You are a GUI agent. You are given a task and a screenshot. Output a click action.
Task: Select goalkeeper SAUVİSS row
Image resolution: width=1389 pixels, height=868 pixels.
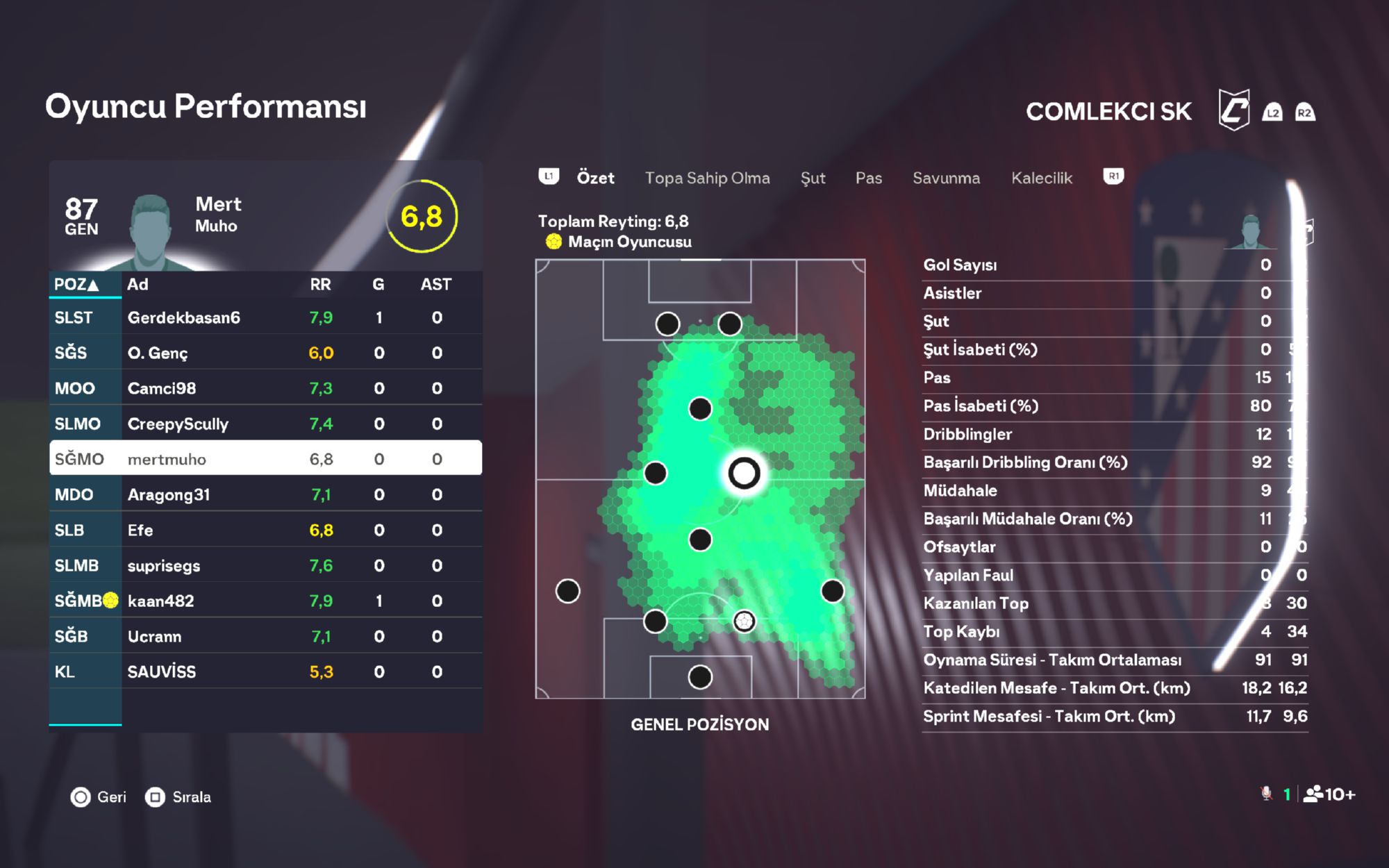coord(265,671)
